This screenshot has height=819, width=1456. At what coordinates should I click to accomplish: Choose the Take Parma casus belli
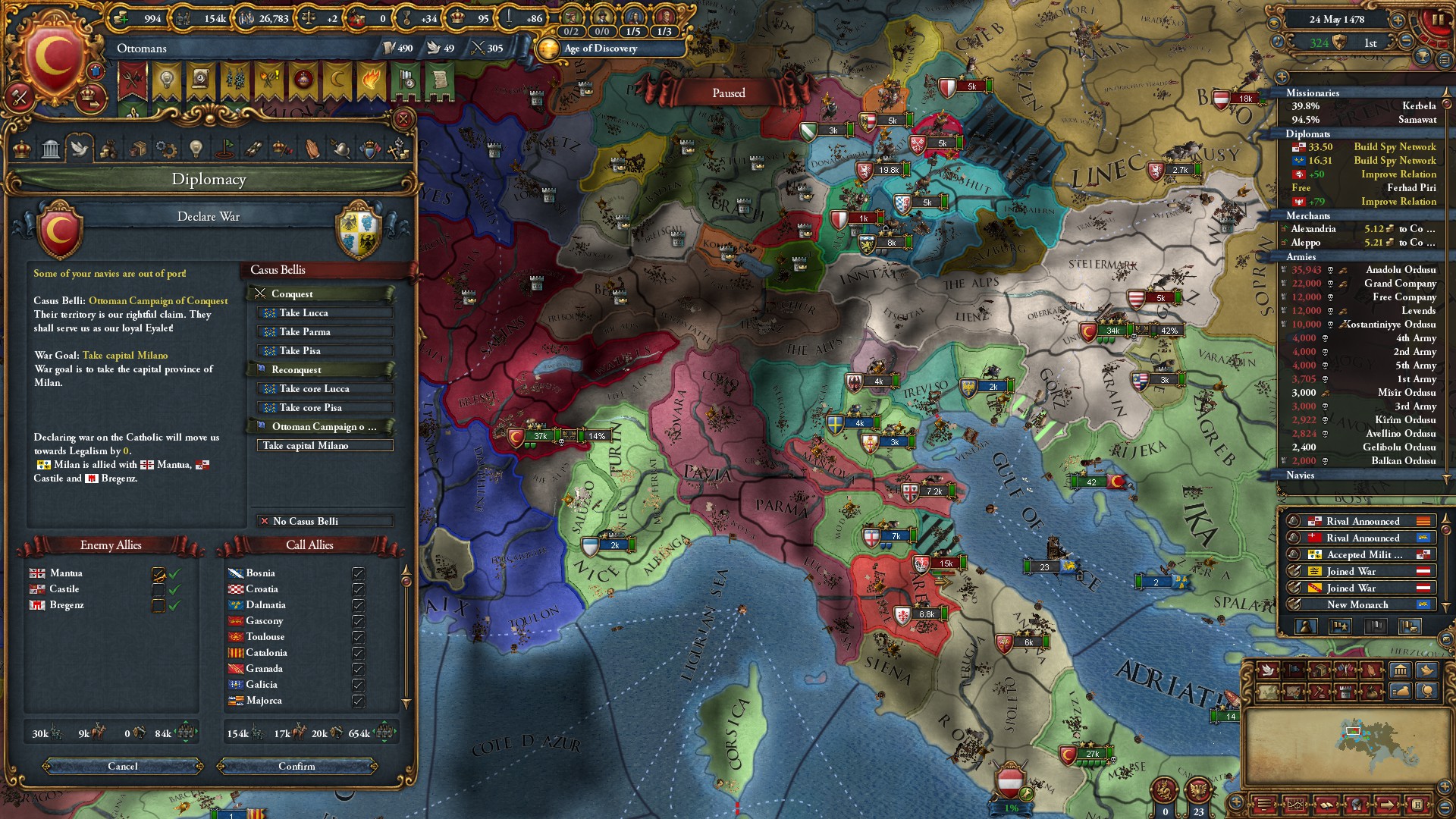click(x=325, y=332)
